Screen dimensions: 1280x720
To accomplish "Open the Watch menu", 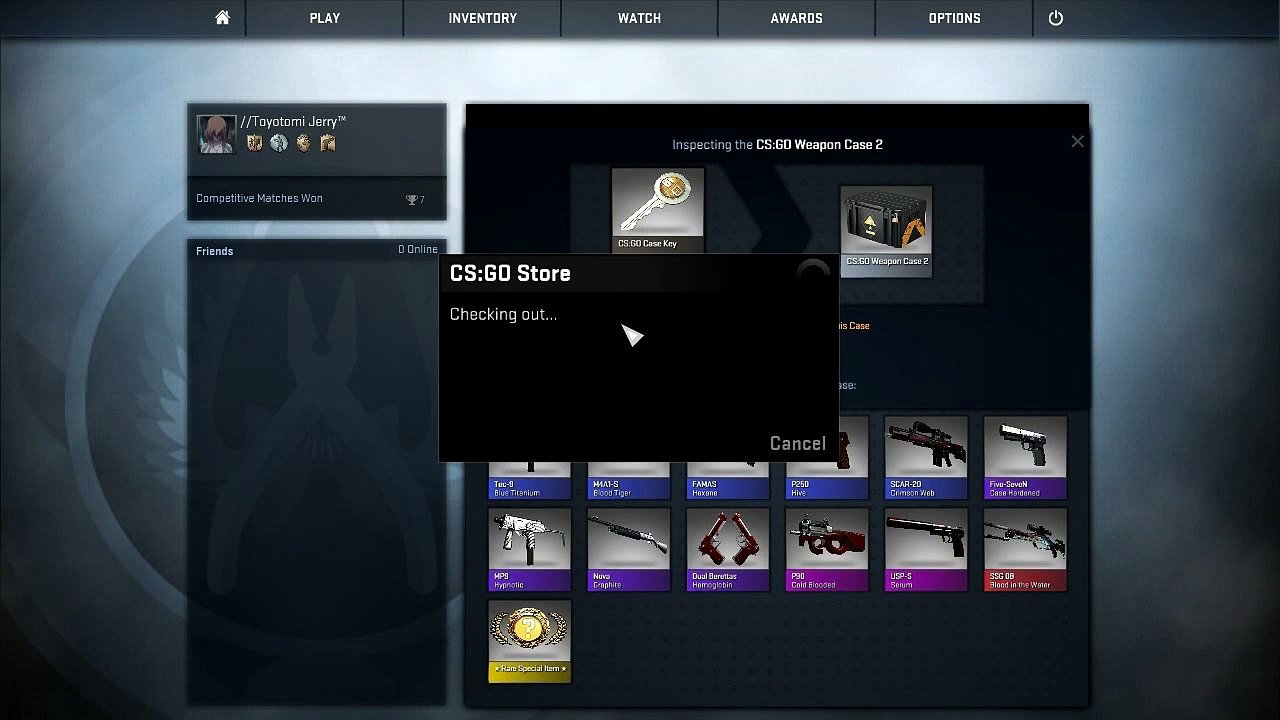I will (x=639, y=18).
